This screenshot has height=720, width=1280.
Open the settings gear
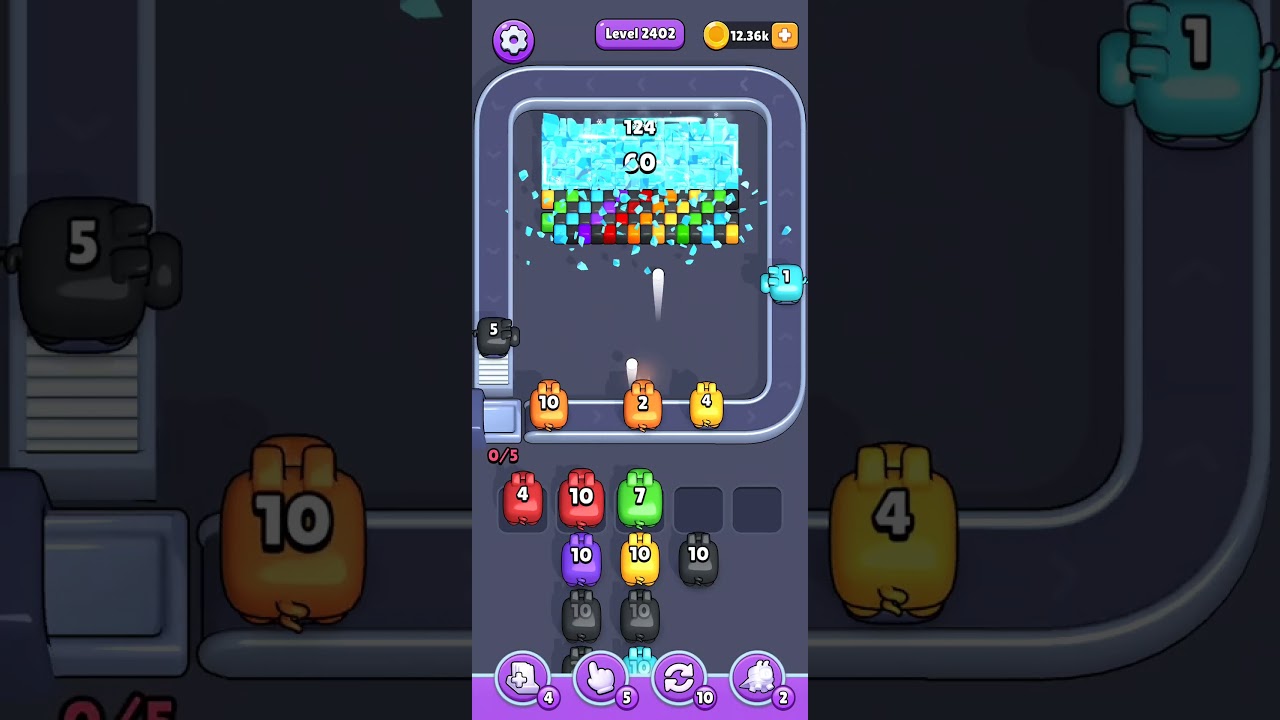coord(514,40)
